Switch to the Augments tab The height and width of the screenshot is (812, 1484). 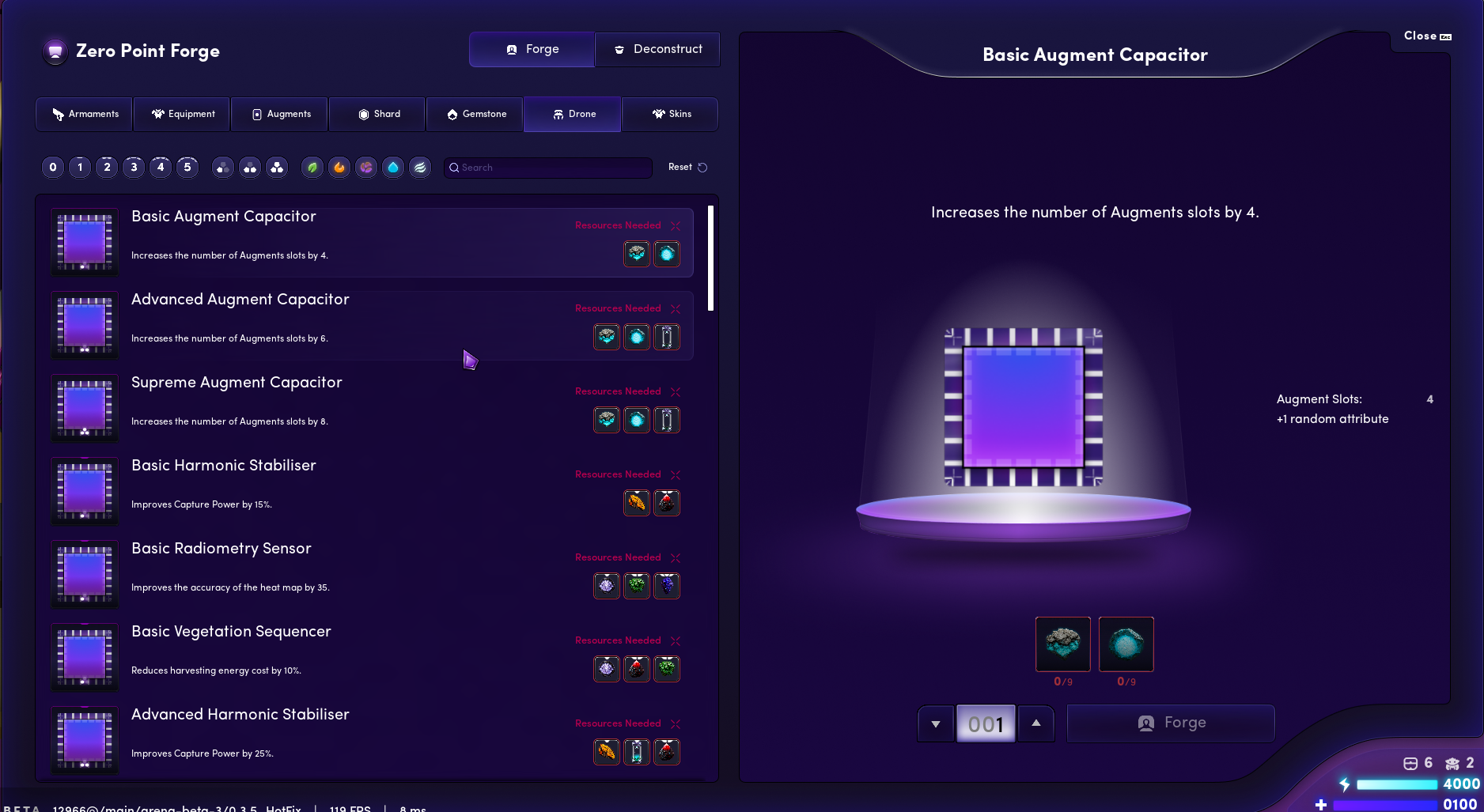[x=281, y=114]
